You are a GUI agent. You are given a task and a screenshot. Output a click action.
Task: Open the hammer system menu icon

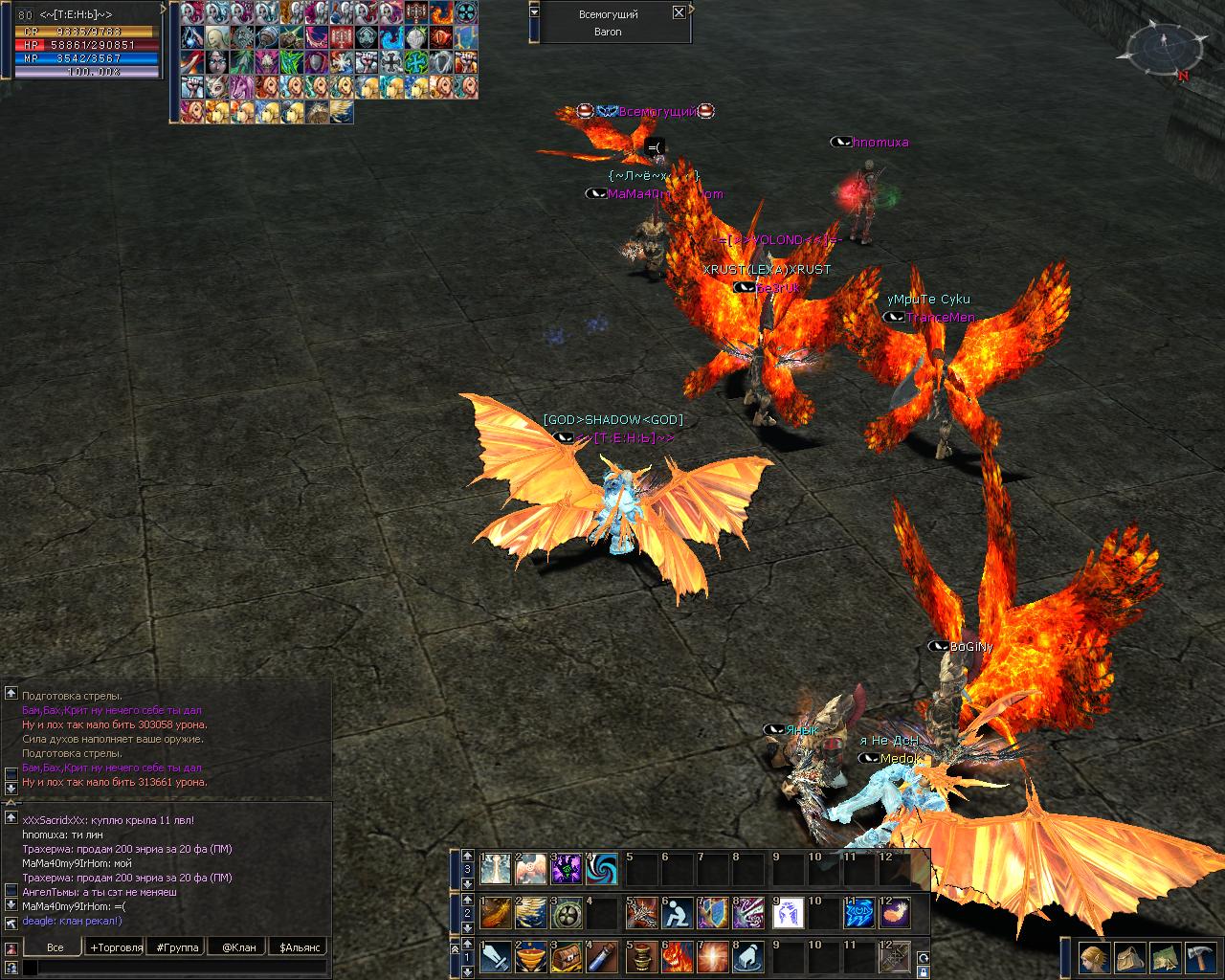[x=1199, y=958]
